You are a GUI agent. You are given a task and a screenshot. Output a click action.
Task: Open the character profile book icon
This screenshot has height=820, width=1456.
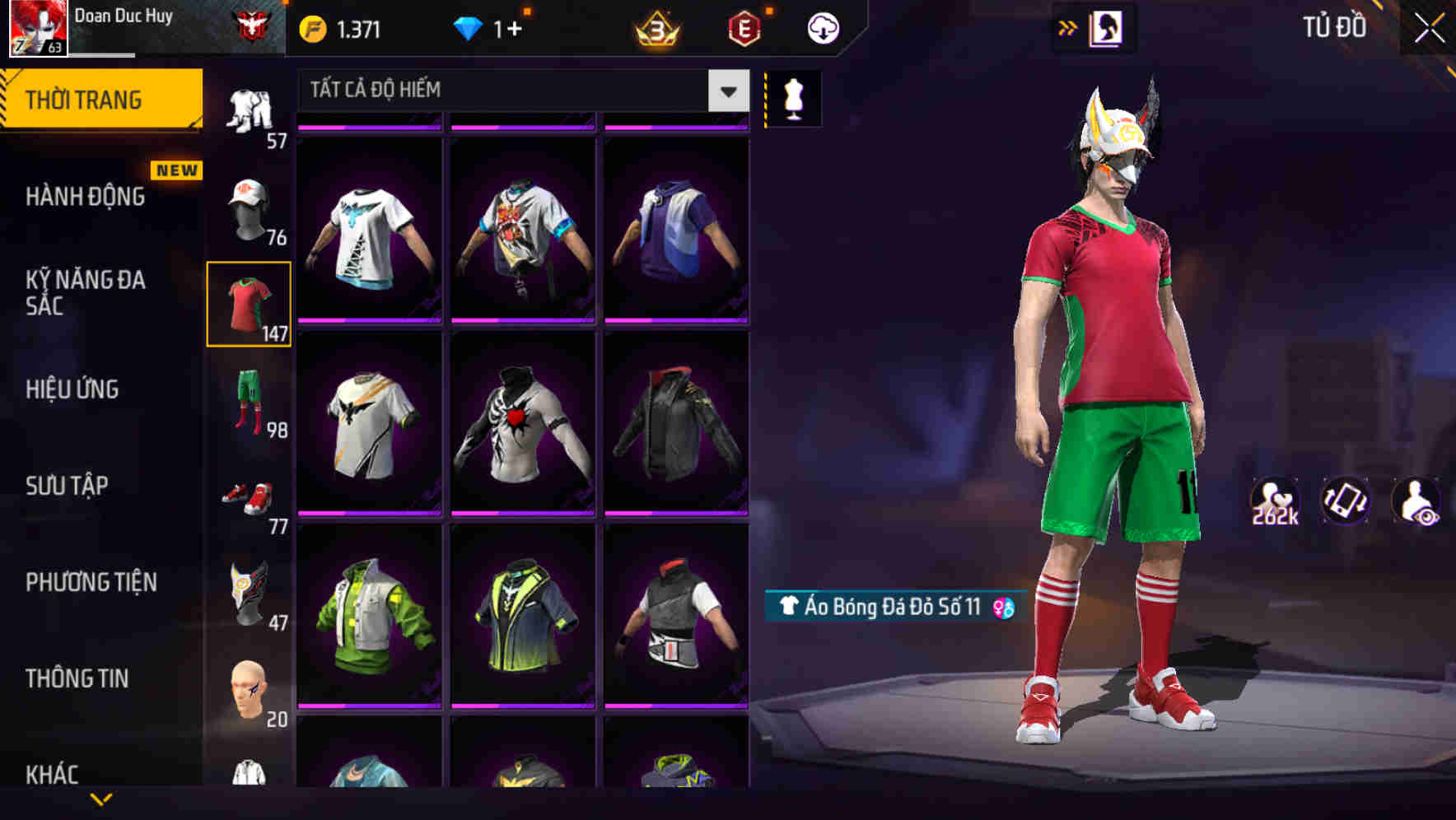[1107, 27]
